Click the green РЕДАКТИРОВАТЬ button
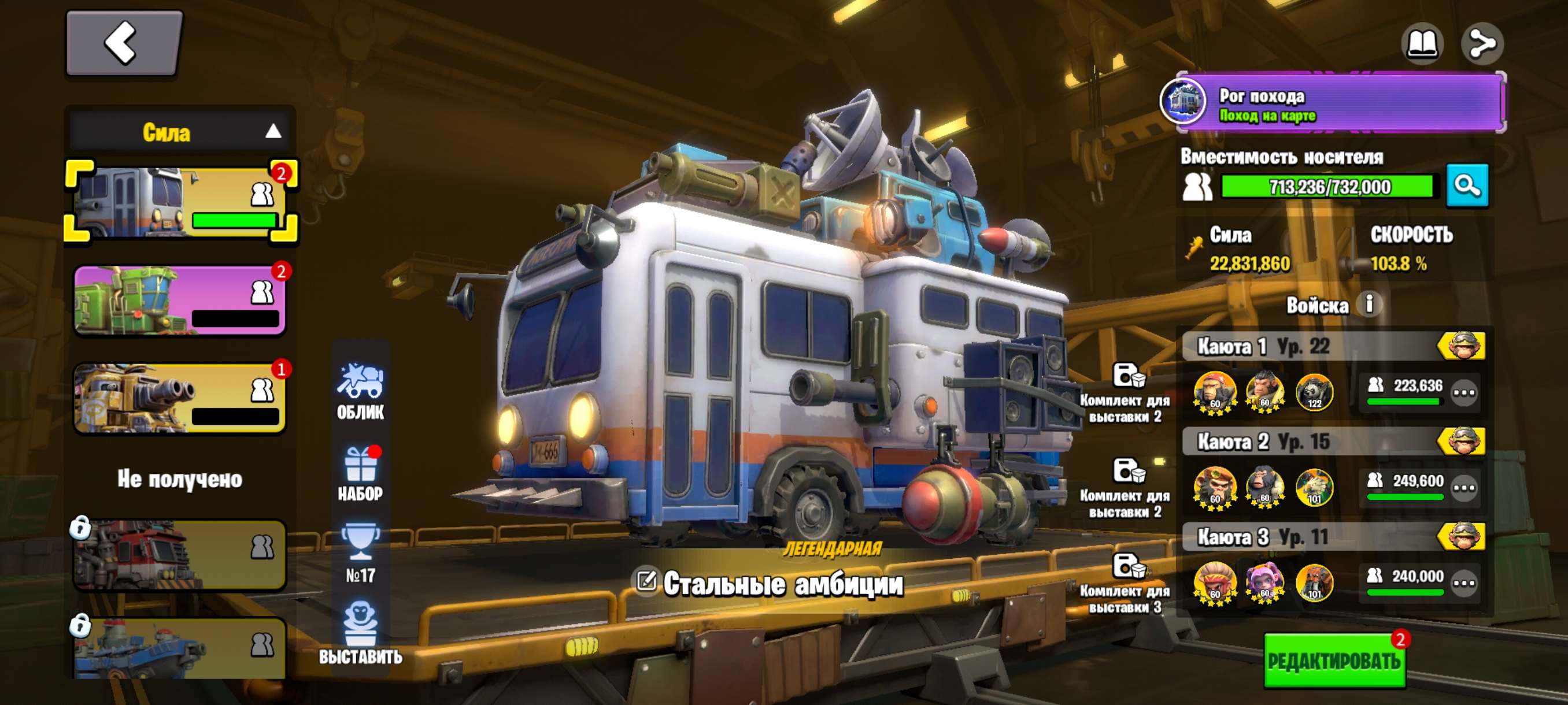Screen dimensions: 1568x705 (1334, 660)
